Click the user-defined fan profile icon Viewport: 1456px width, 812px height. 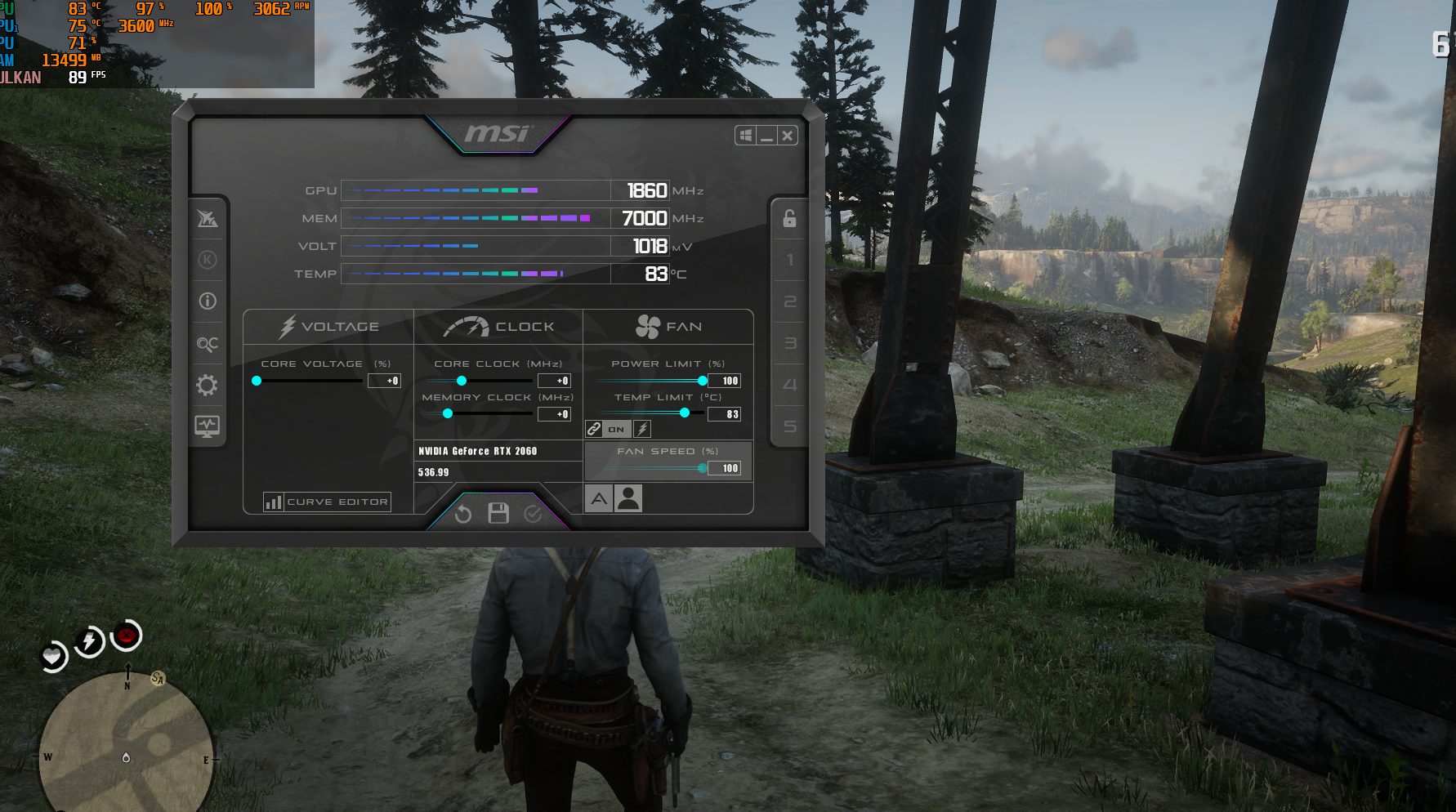tap(628, 498)
